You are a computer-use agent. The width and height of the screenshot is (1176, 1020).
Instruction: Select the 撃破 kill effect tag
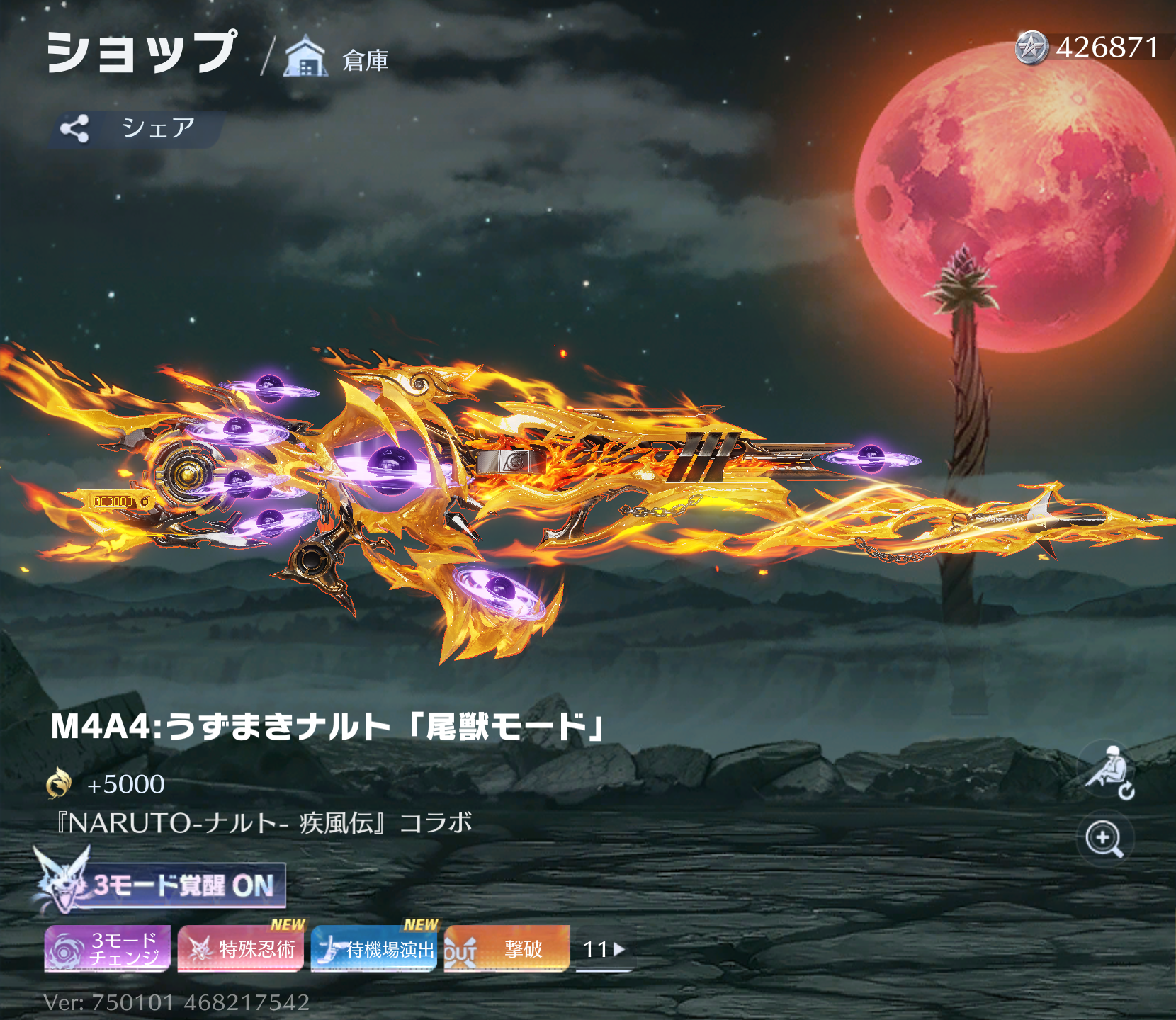point(507,948)
